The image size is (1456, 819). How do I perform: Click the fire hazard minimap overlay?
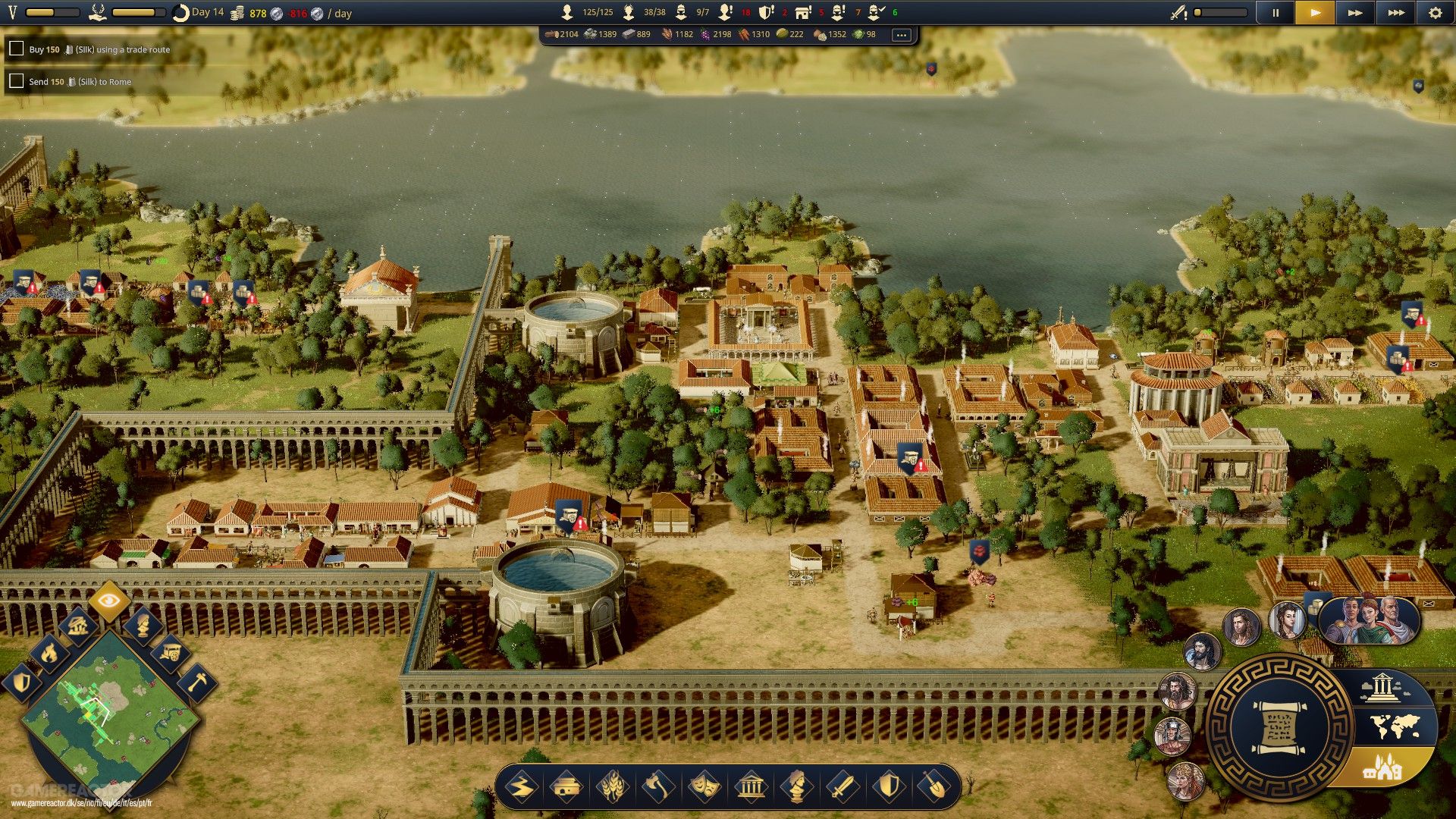point(49,654)
